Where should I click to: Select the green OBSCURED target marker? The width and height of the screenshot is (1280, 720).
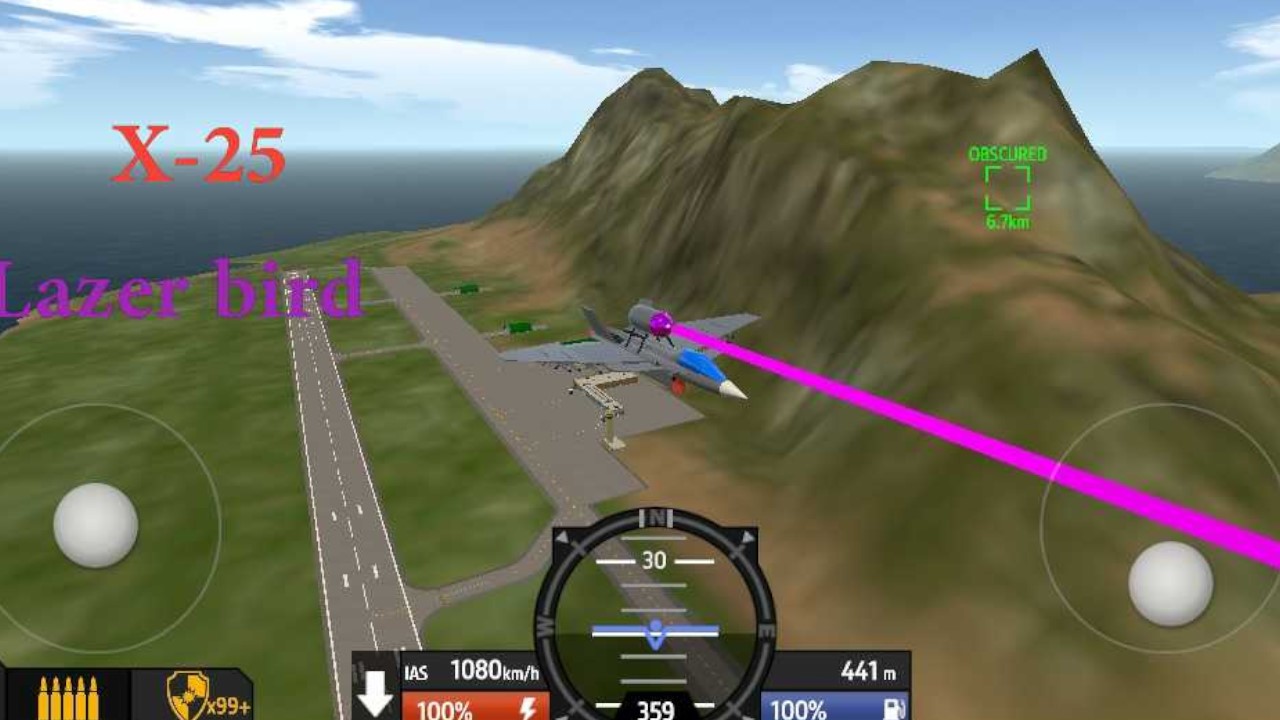tap(1007, 187)
